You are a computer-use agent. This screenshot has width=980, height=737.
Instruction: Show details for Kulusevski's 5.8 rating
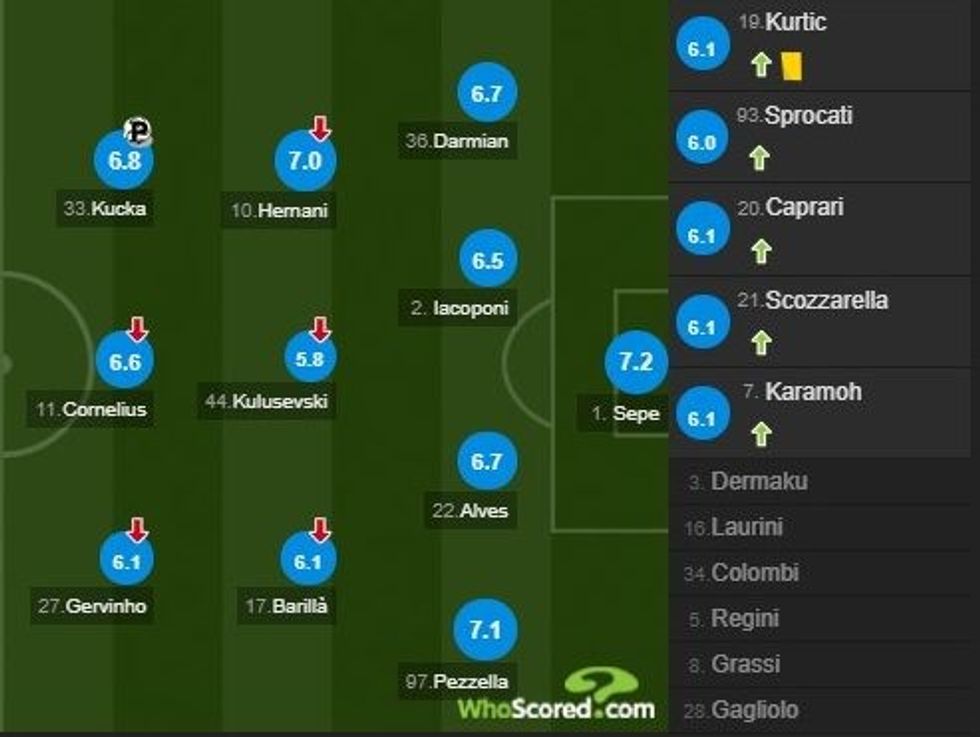pos(310,360)
